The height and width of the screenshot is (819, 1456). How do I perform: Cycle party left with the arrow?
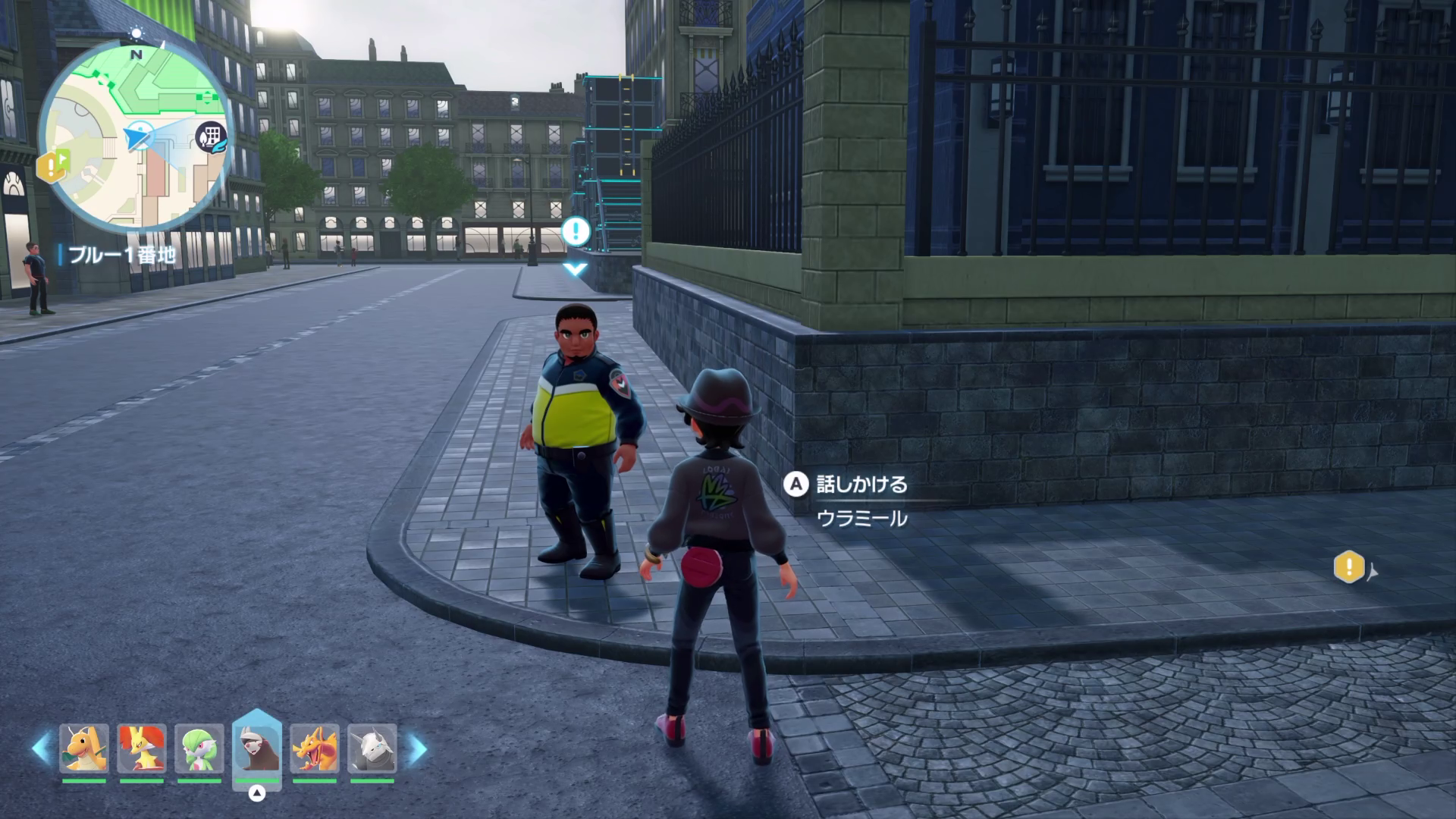click(41, 748)
